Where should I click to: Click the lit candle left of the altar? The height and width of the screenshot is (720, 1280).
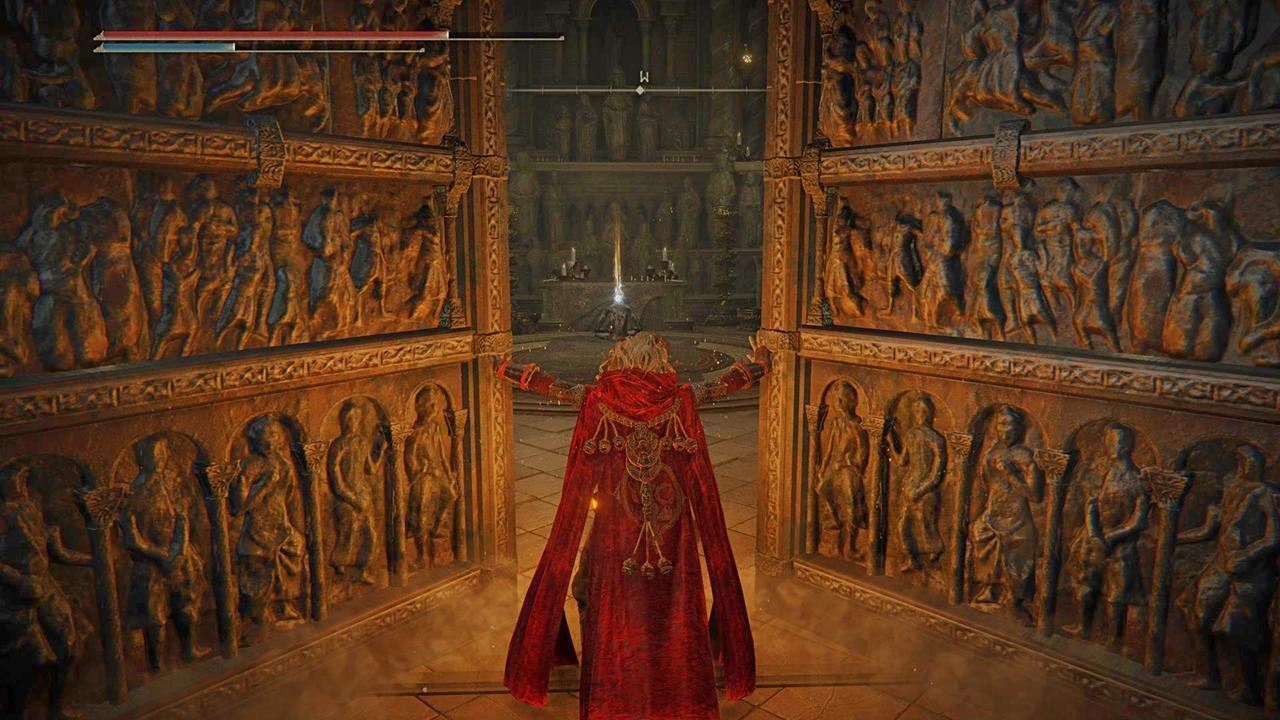pyautogui.click(x=571, y=253)
